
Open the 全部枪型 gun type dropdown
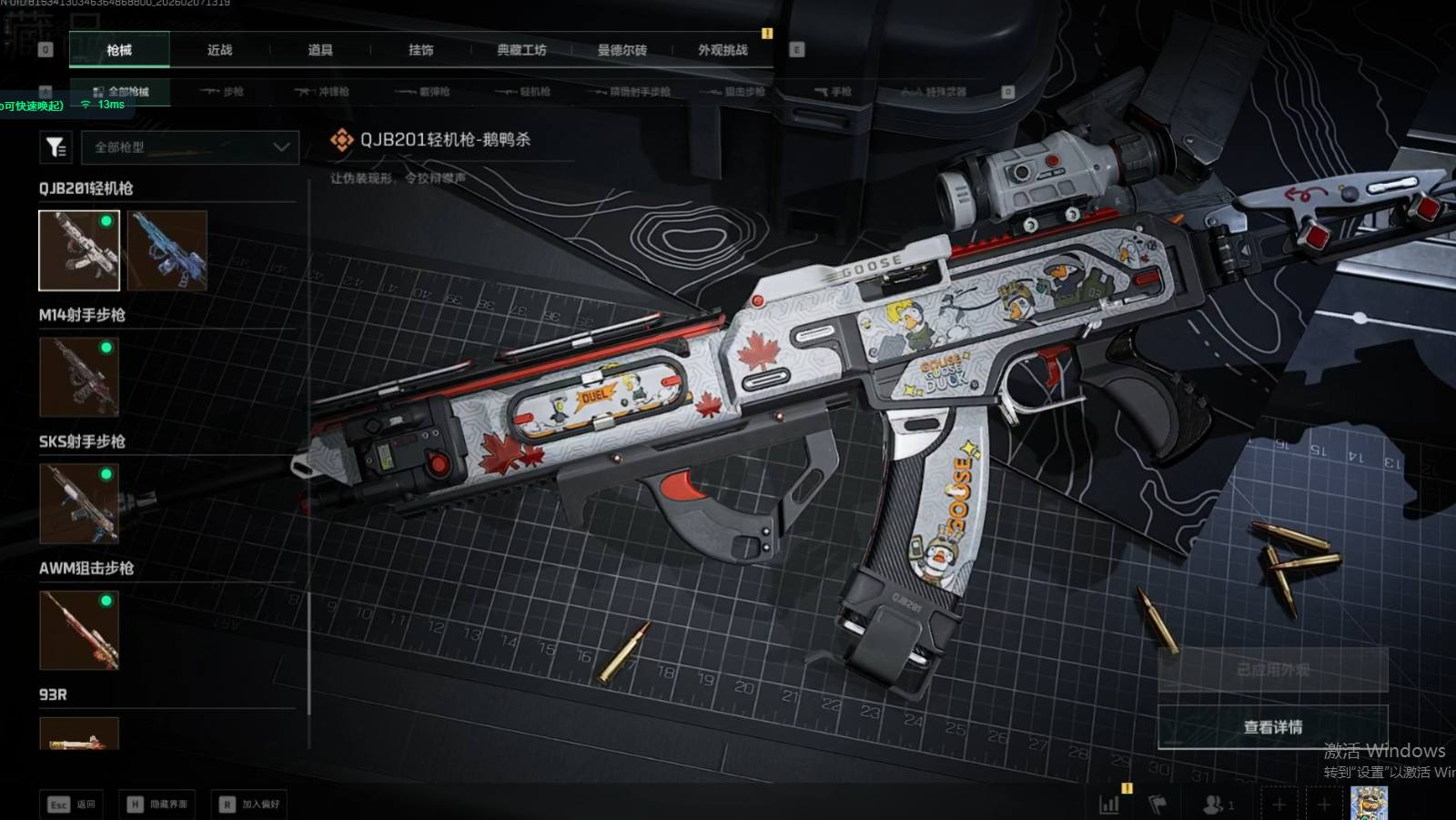pos(190,147)
